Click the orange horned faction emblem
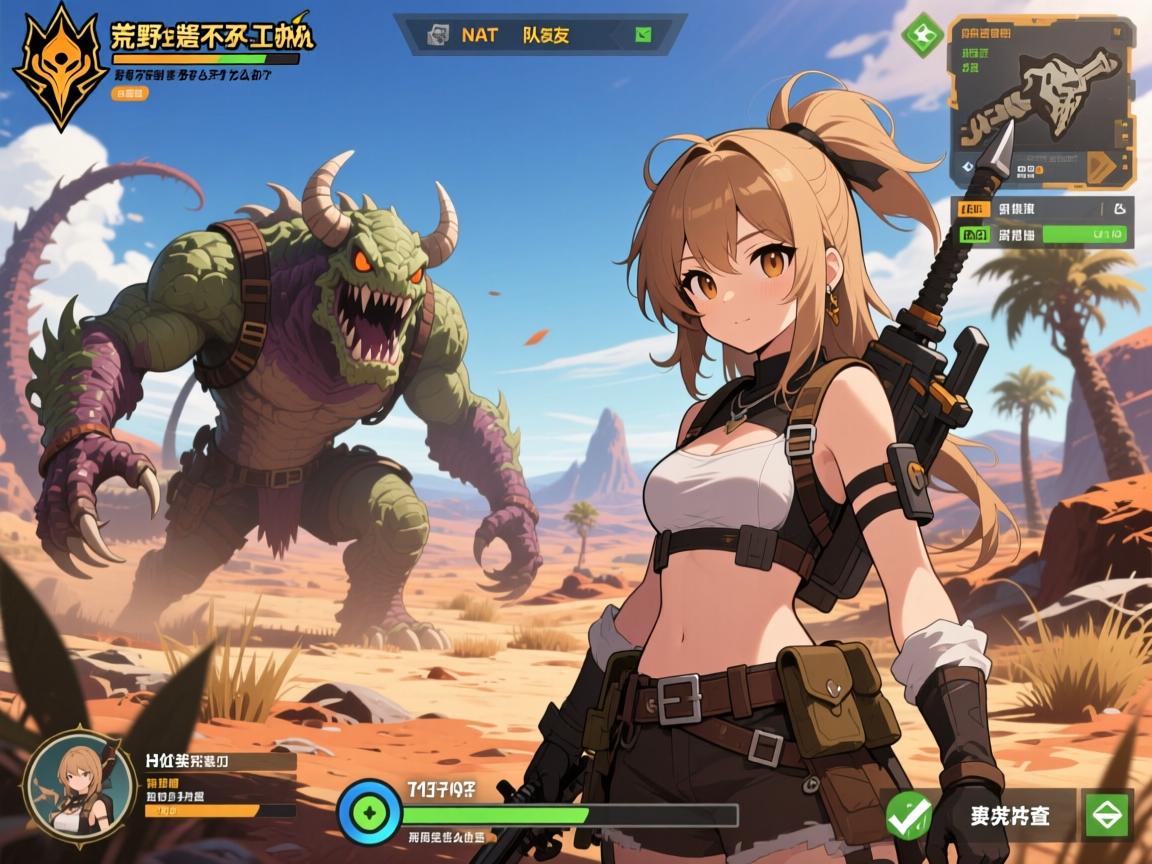 click(61, 66)
